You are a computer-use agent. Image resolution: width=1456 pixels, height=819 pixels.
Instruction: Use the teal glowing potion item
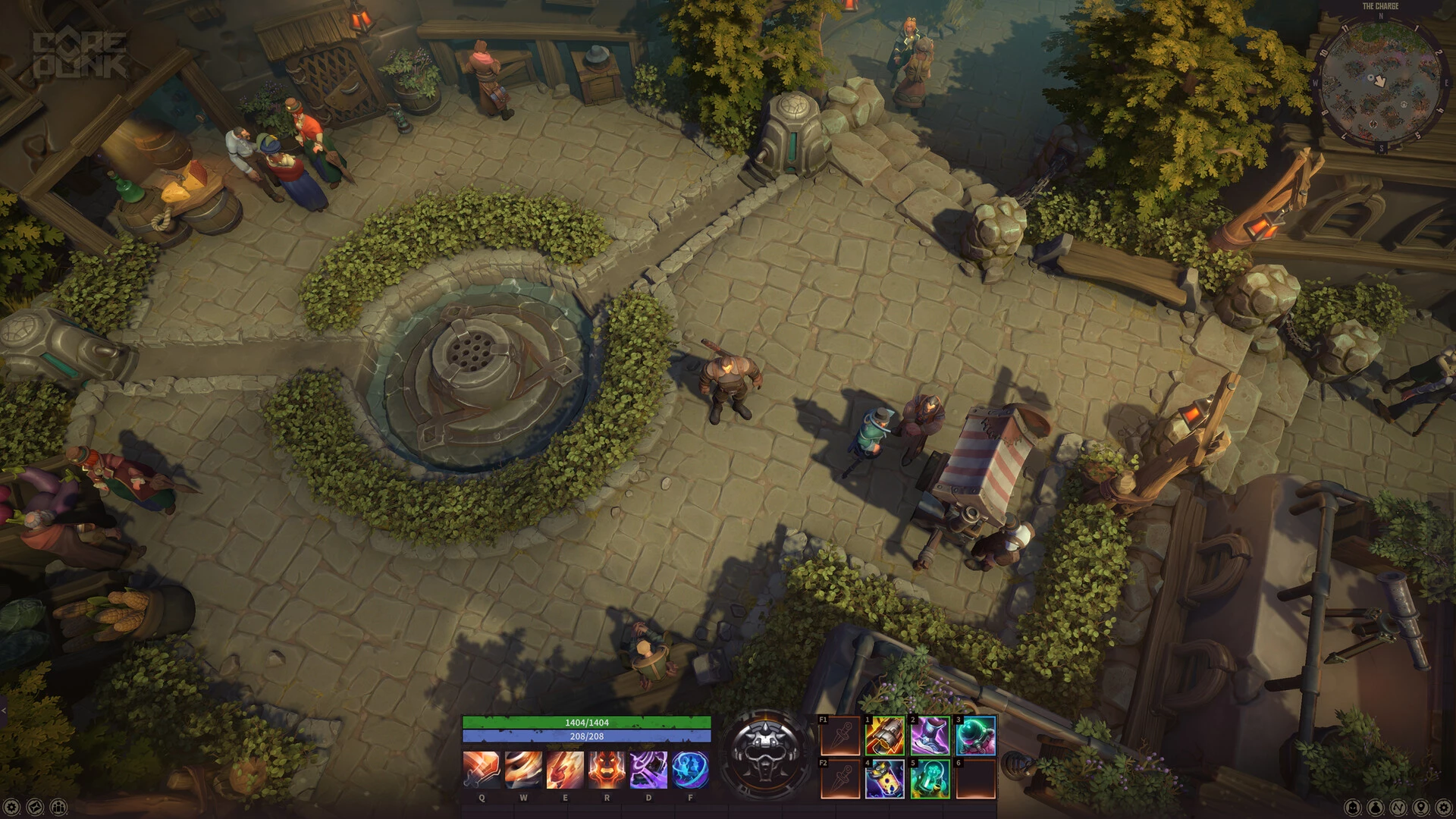[x=930, y=779]
